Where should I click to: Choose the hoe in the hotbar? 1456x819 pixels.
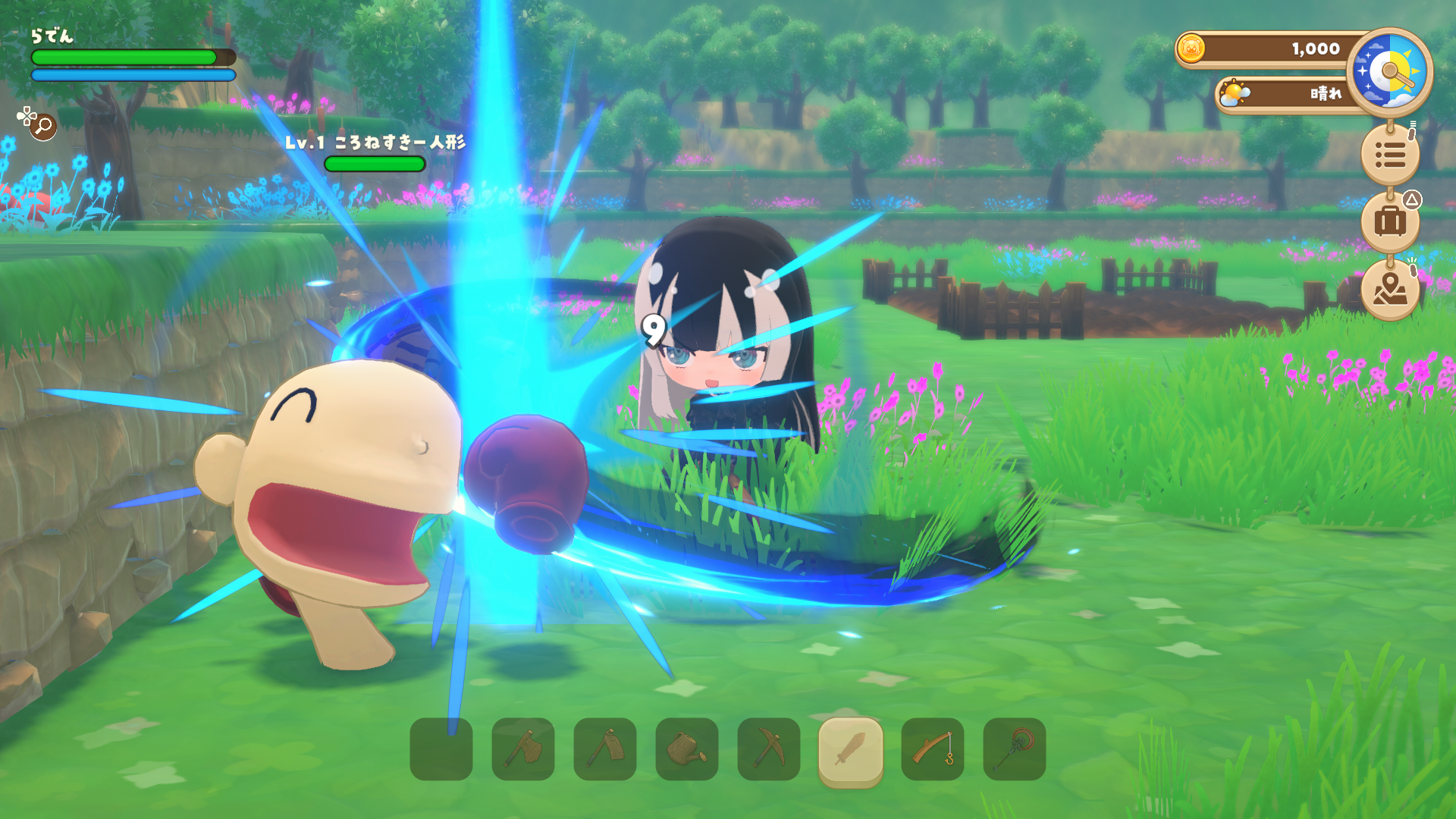pyautogui.click(x=605, y=749)
